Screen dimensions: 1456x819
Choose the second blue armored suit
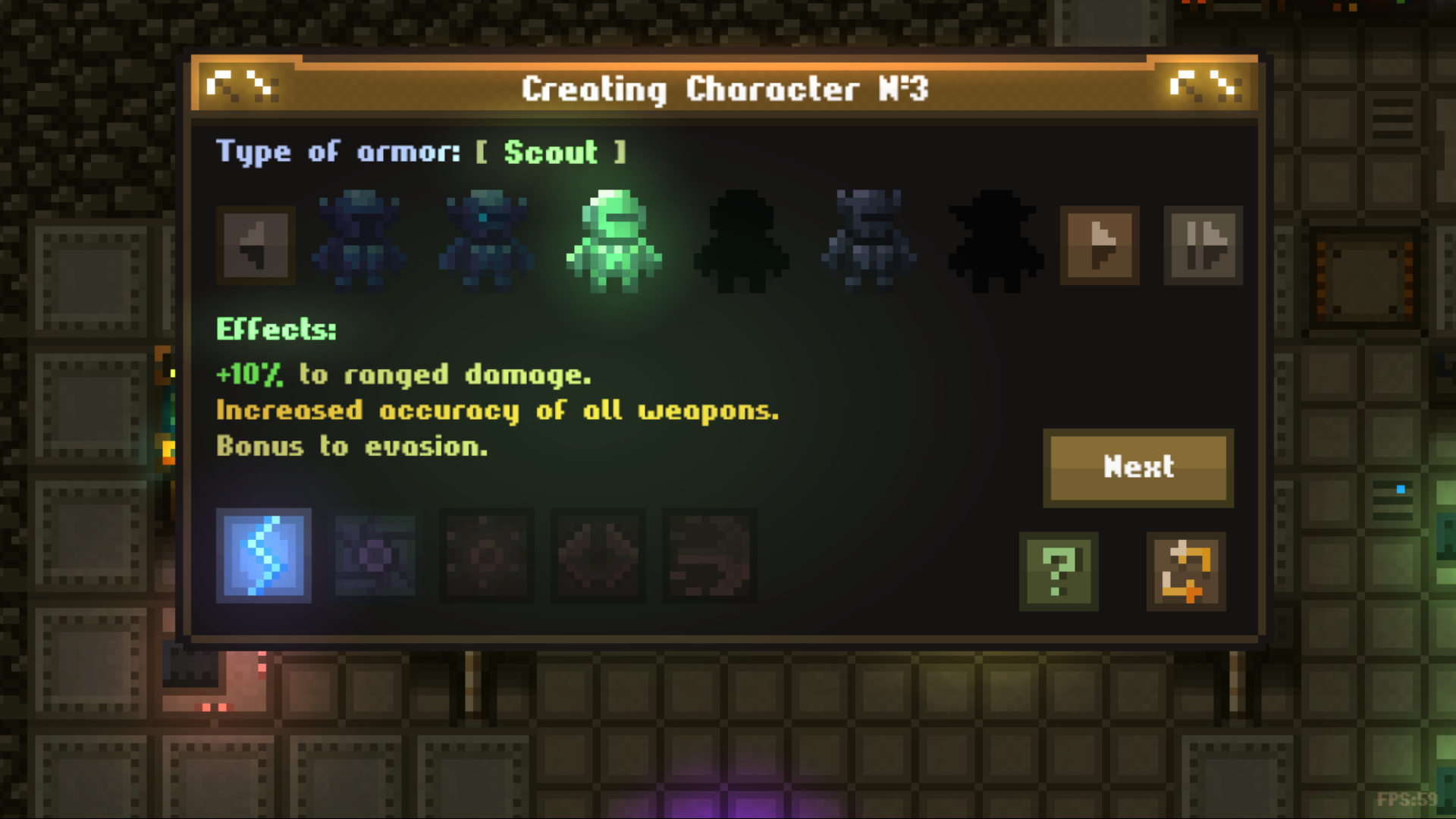pyautogui.click(x=486, y=243)
